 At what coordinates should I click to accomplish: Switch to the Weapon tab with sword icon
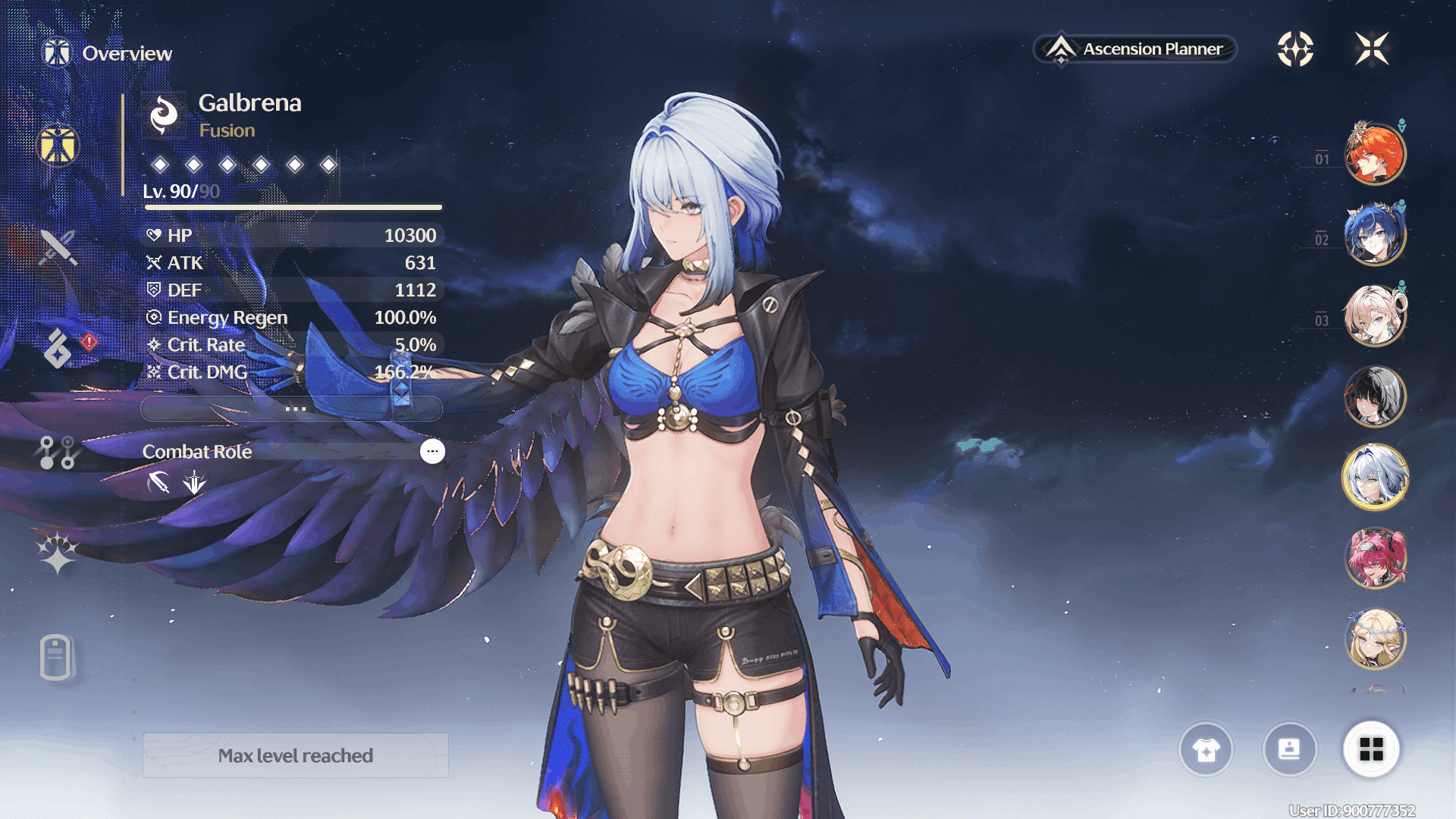[x=58, y=247]
